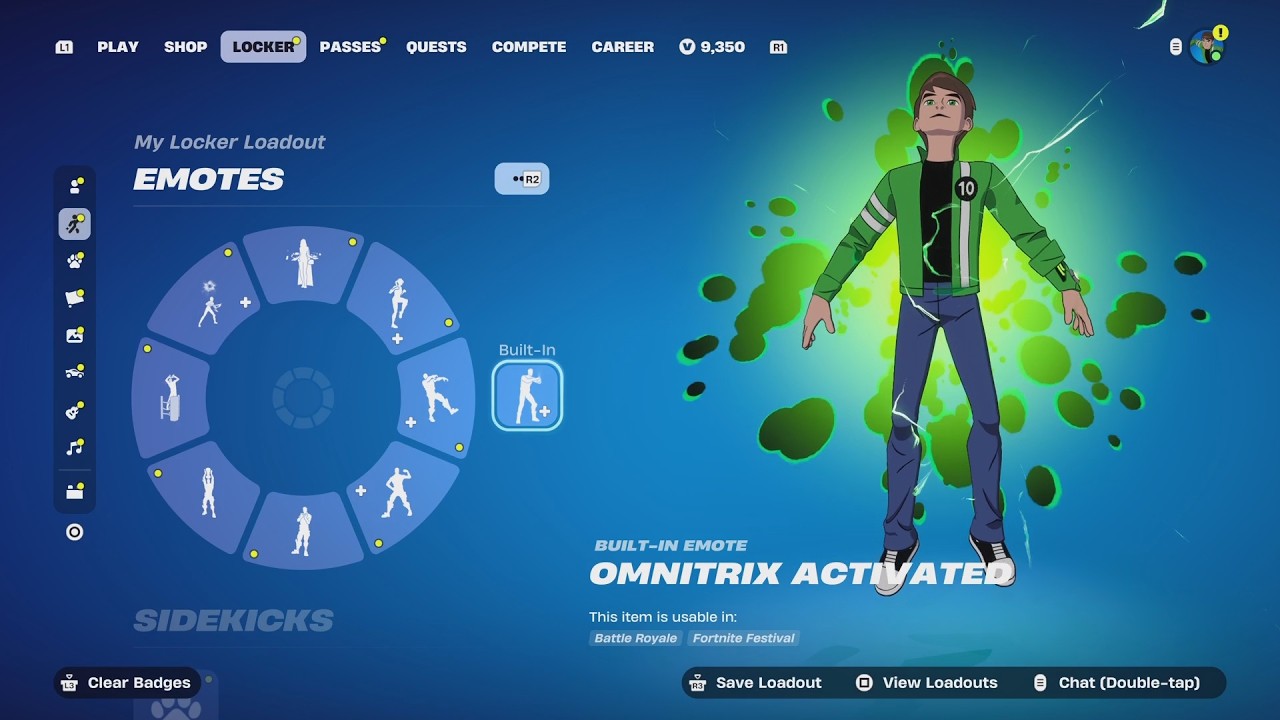Open the guitar instruments category
The width and height of the screenshot is (1280, 720).
click(75, 410)
